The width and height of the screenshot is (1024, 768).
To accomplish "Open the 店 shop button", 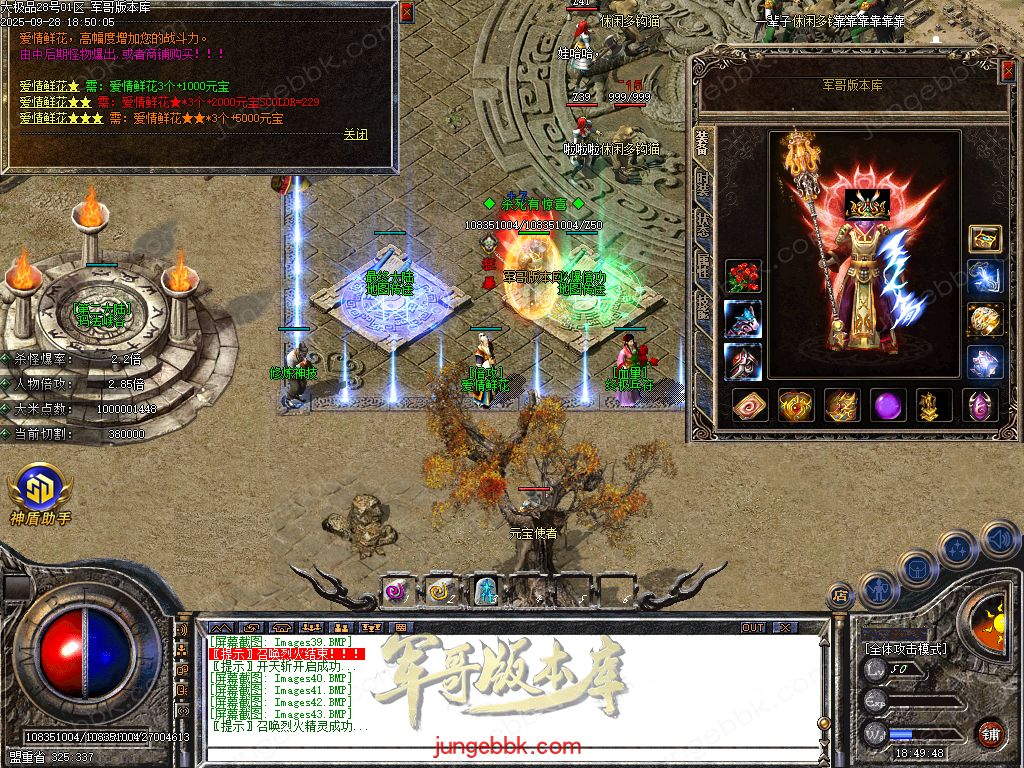I will point(840,596).
